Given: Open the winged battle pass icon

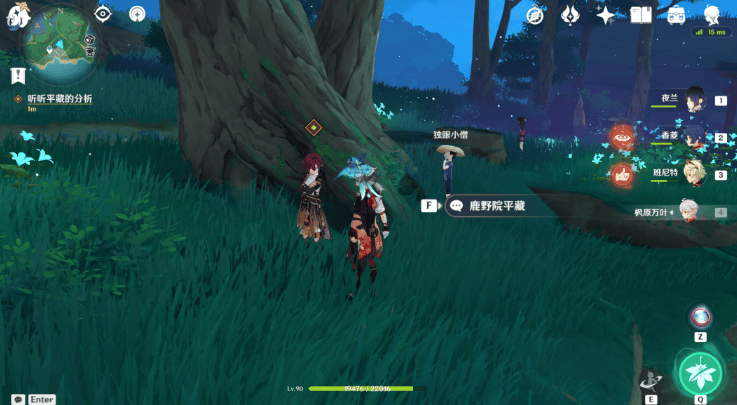Looking at the screenshot, I should click(x=570, y=14).
